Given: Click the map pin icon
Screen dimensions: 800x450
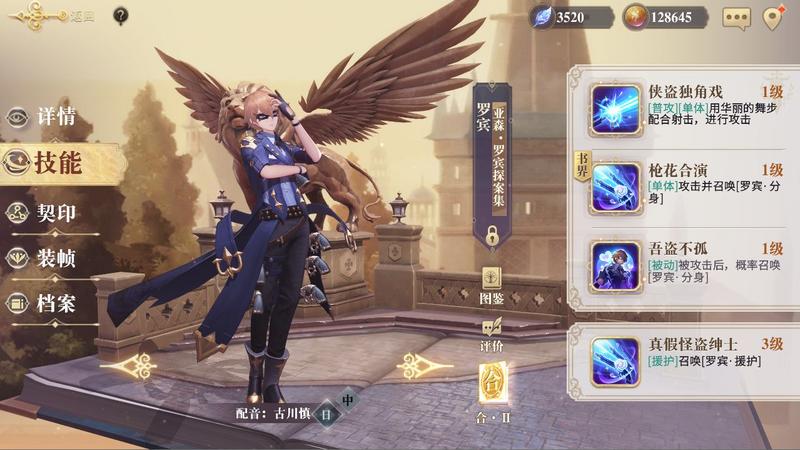Looking at the screenshot, I should [771, 17].
